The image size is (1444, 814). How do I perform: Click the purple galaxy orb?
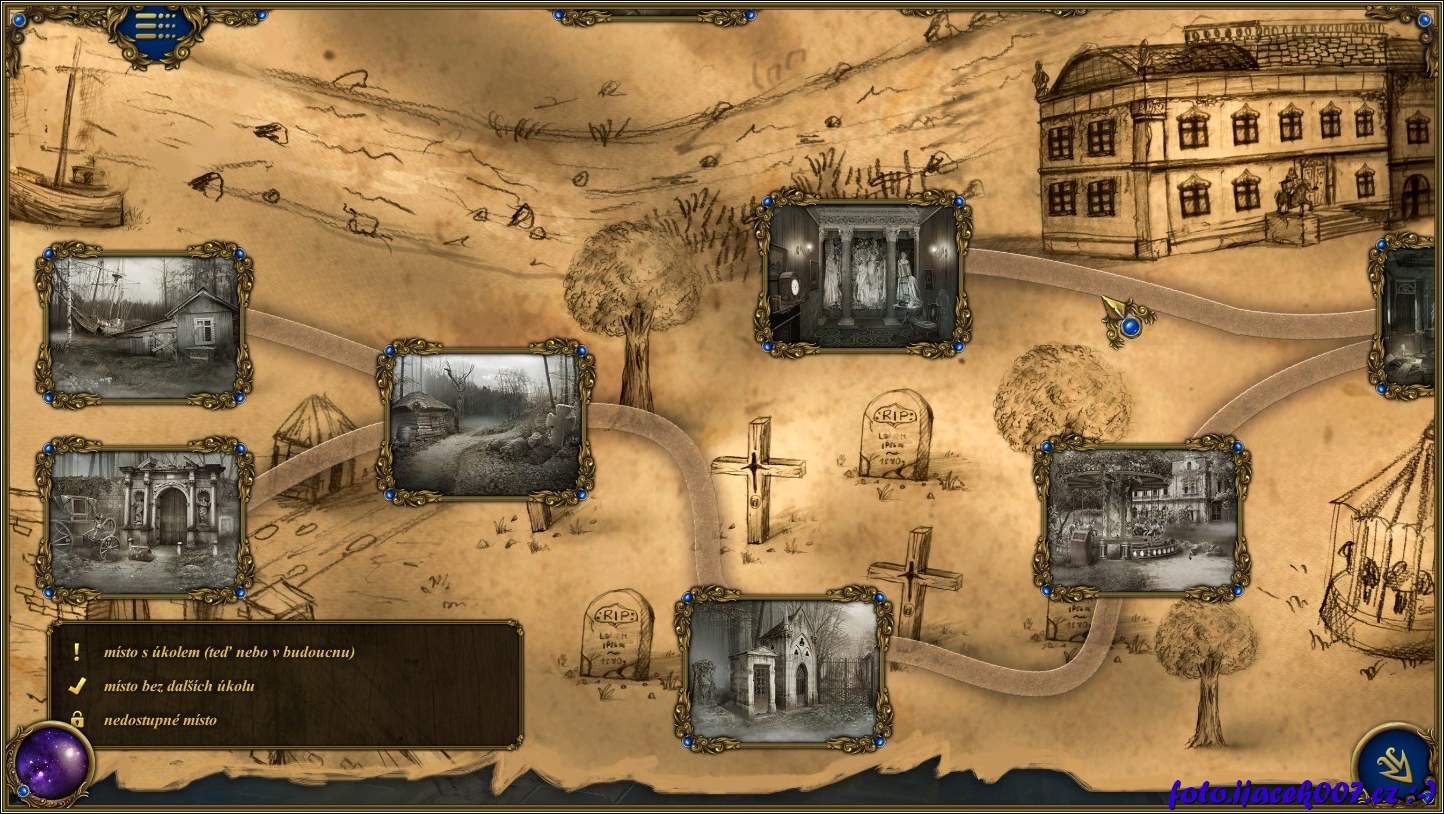click(51, 764)
